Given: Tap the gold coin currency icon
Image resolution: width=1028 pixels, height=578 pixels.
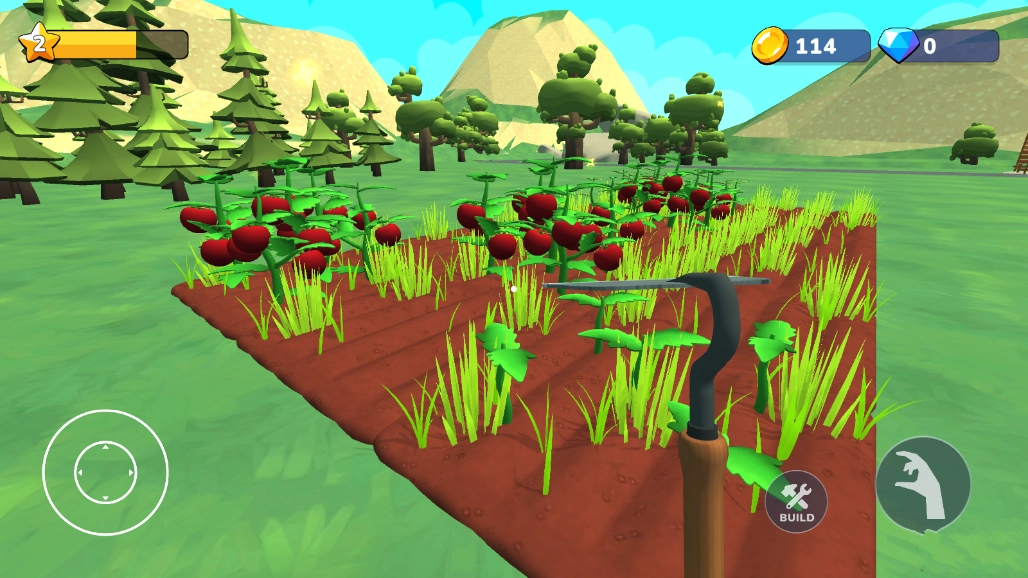Looking at the screenshot, I should 770,45.
